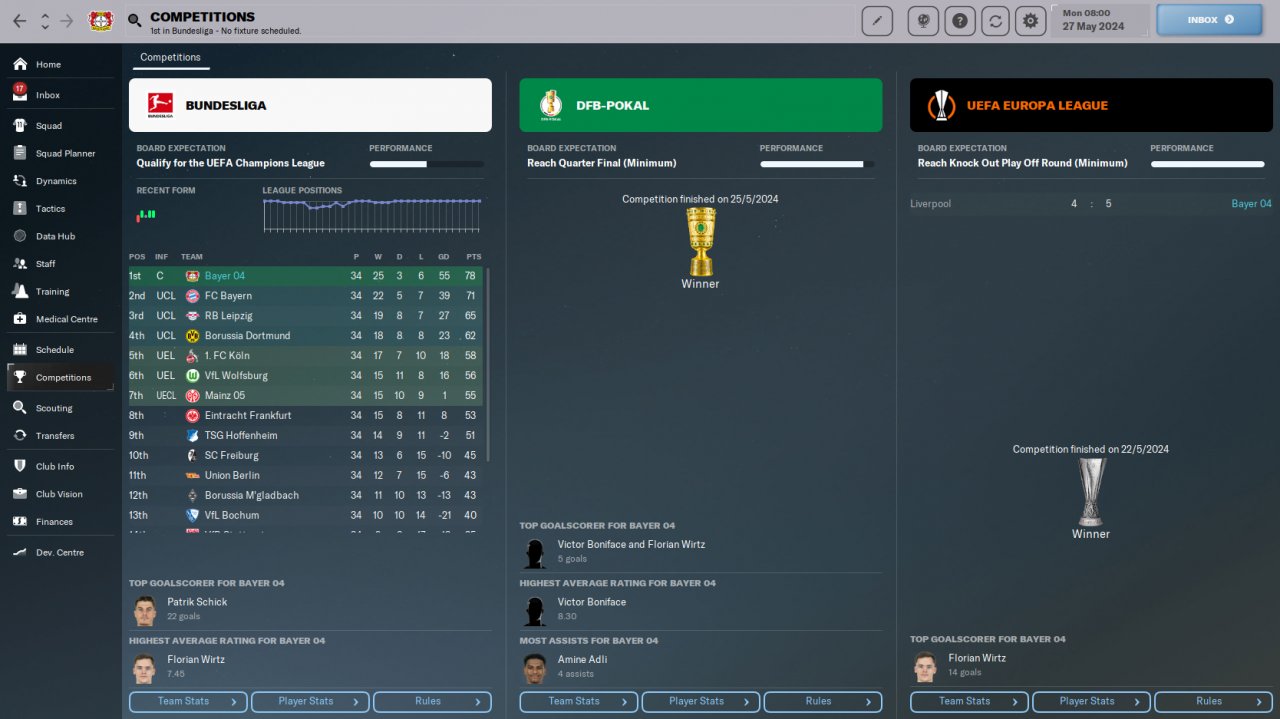Open the Tactics menu entry

point(50,209)
